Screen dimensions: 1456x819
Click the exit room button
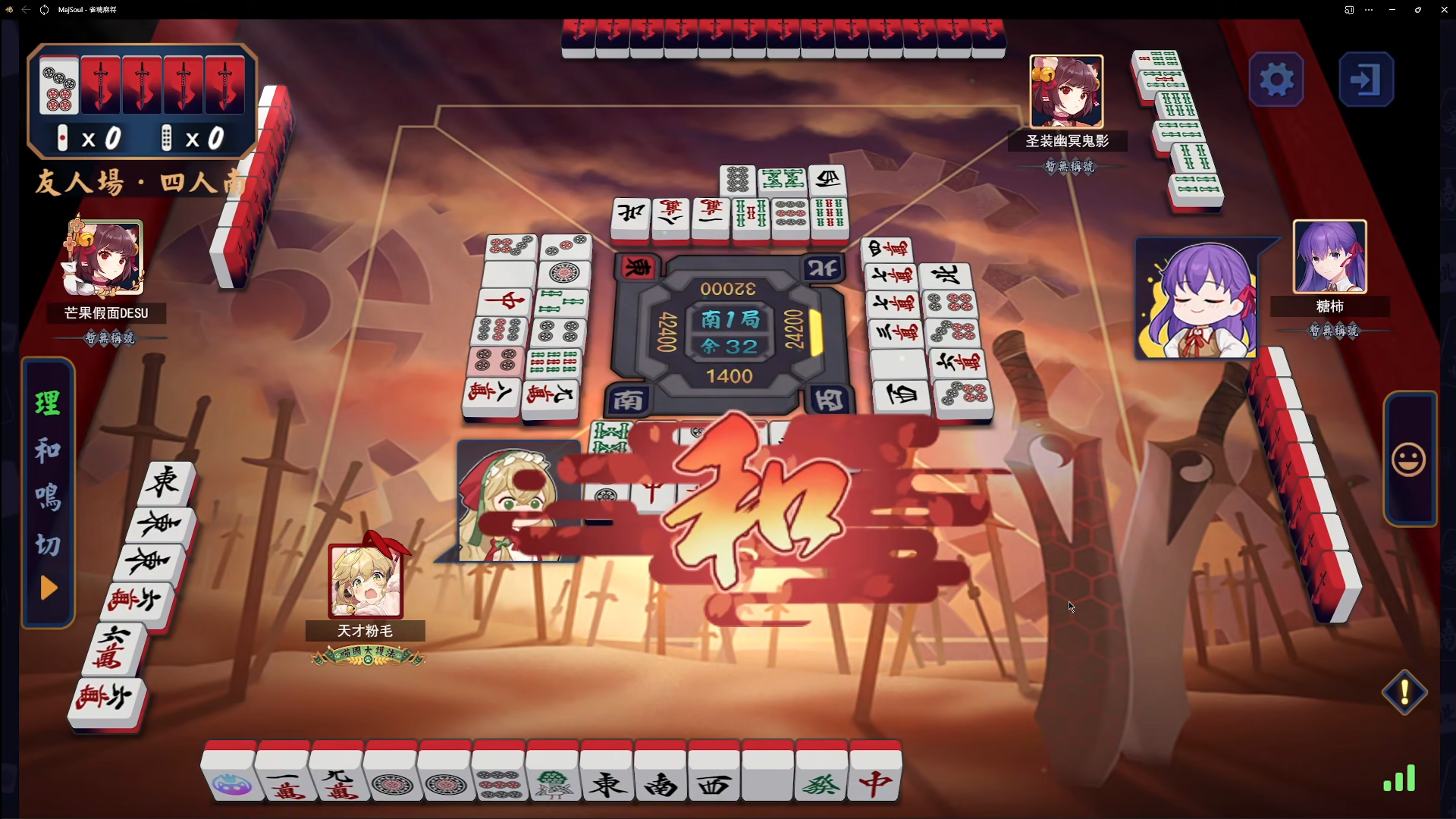(x=1366, y=80)
